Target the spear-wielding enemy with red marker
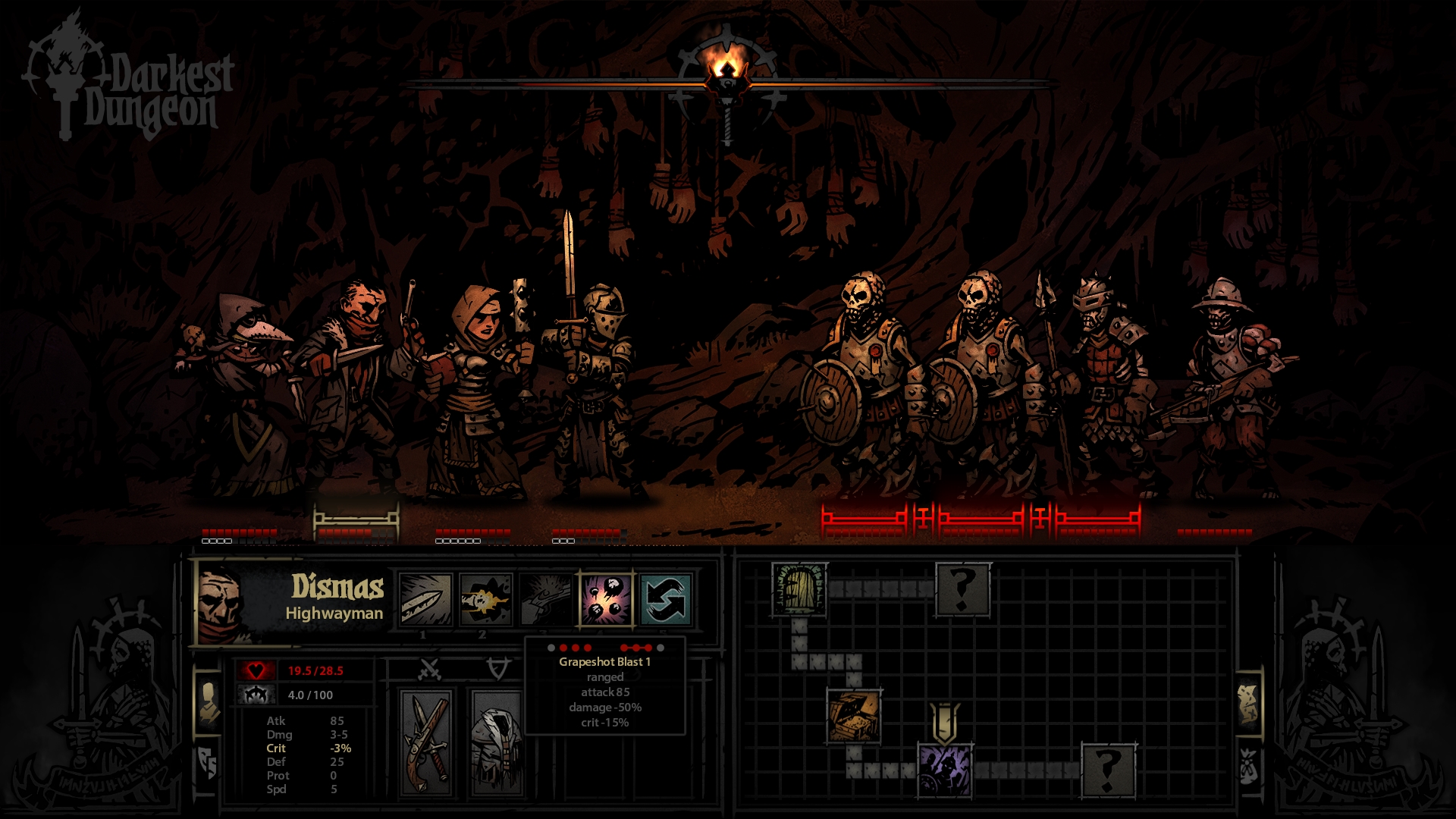Image resolution: width=1456 pixels, height=819 pixels. point(1098,379)
